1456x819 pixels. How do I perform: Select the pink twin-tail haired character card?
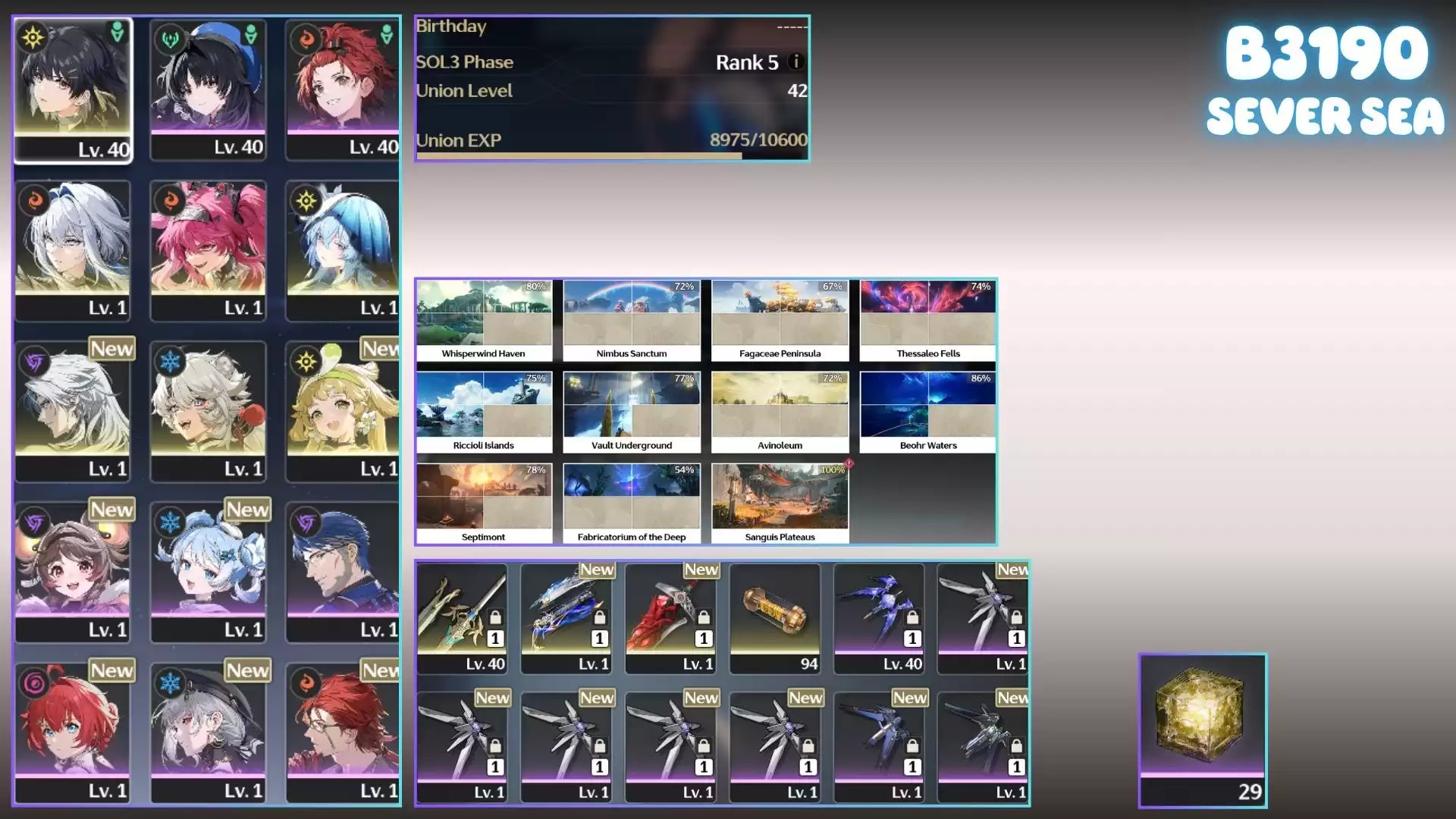pos(208,250)
